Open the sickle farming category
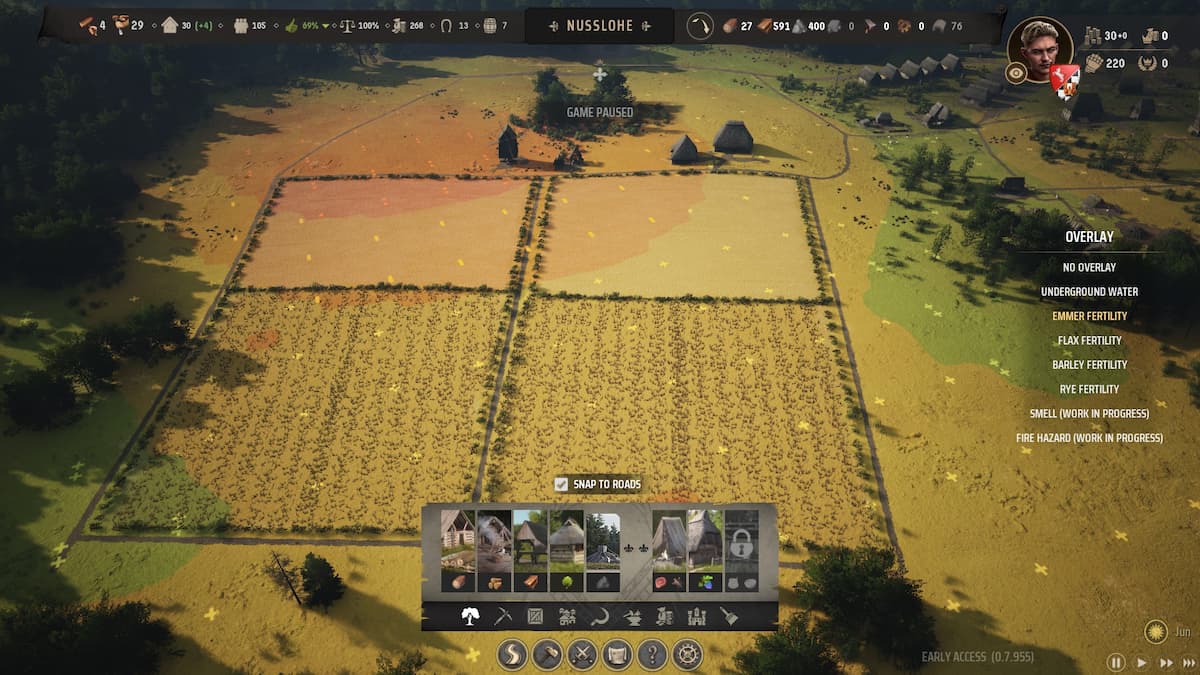This screenshot has height=675, width=1200. (599, 617)
